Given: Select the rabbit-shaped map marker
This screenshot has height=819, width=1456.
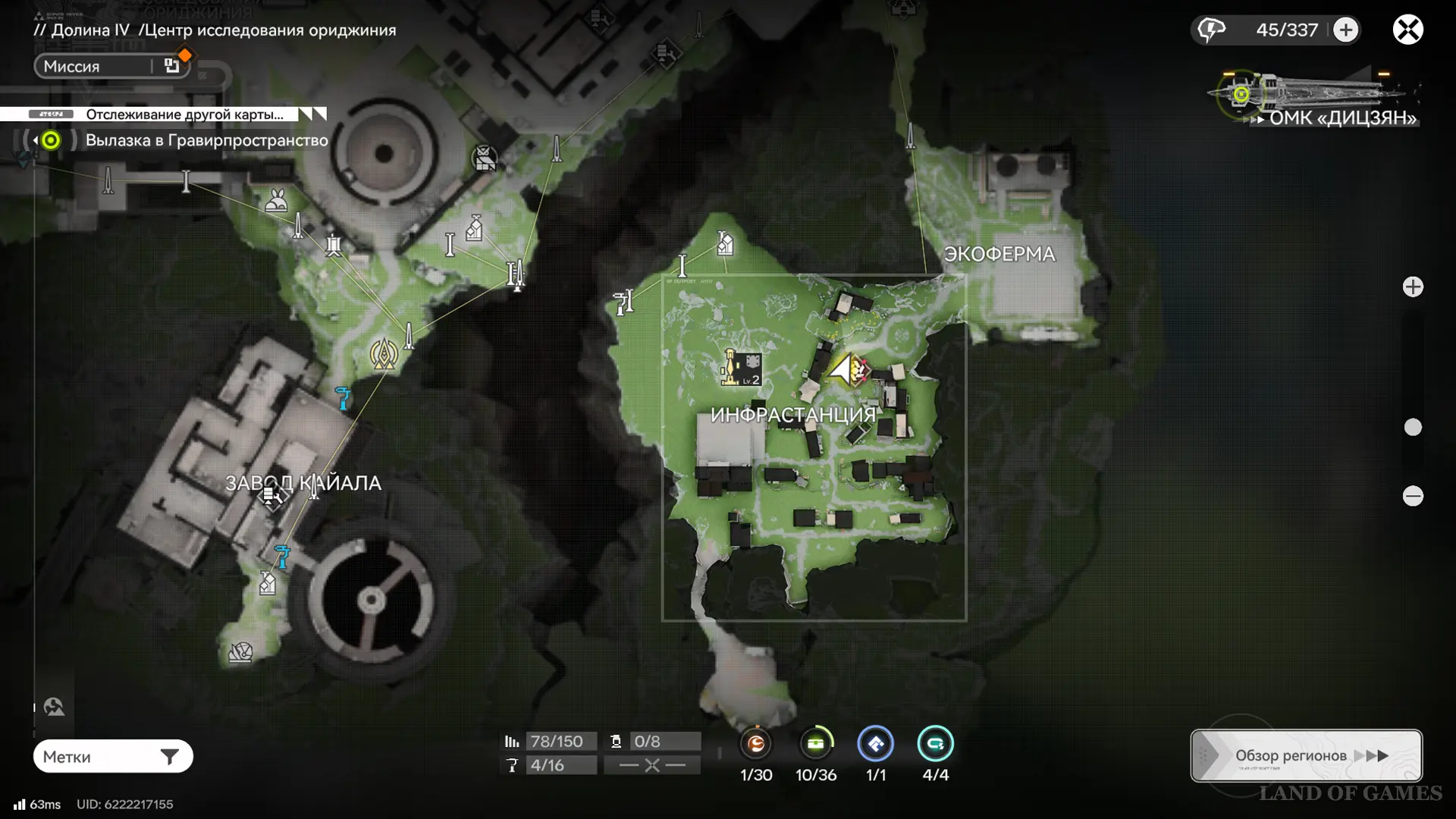Looking at the screenshot, I should pos(276,200).
